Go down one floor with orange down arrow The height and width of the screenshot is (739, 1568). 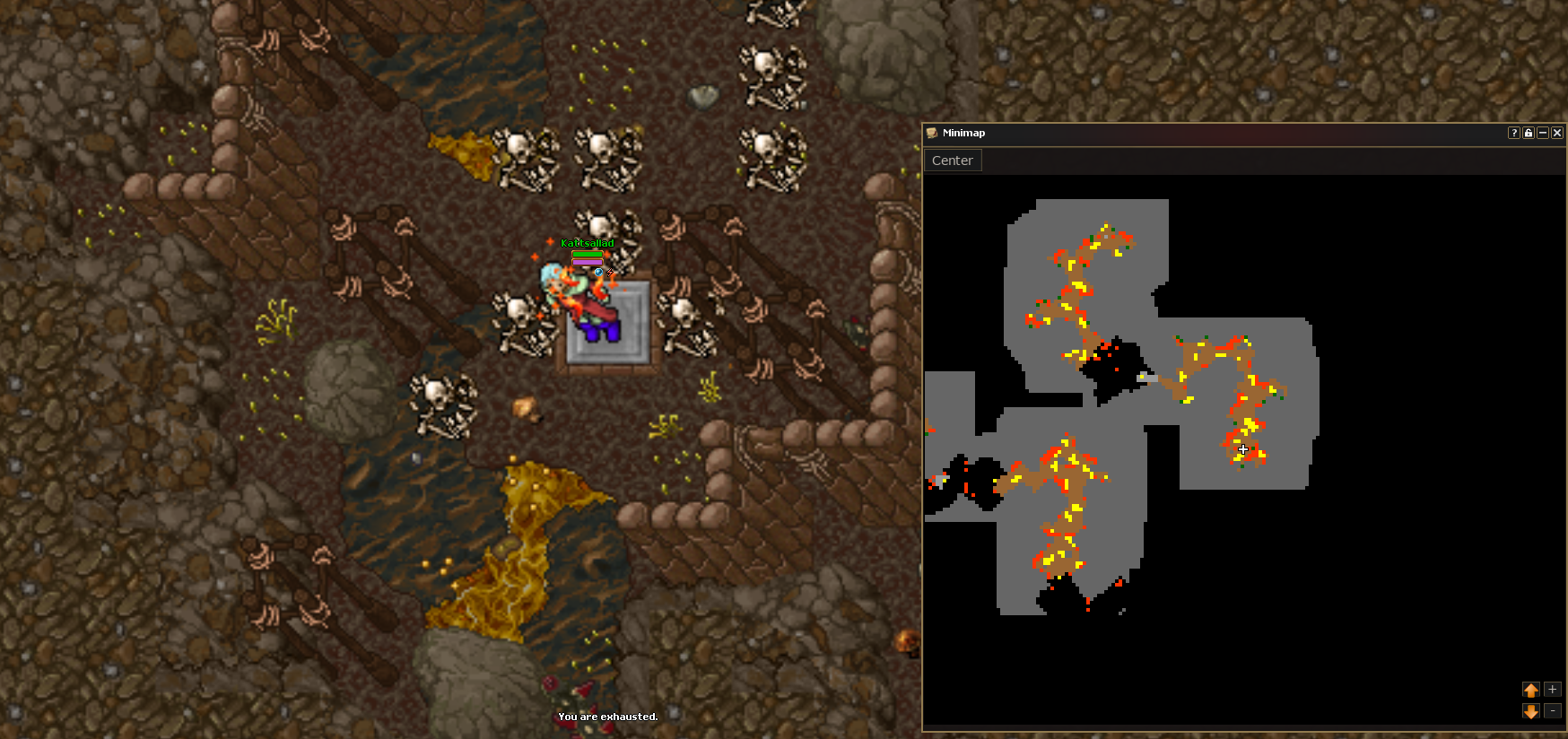(x=1531, y=711)
